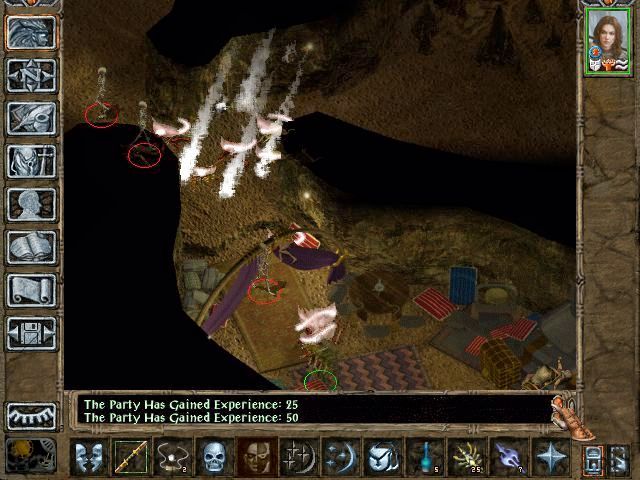
Task: Open the mage spellbook
Action: tap(31, 247)
